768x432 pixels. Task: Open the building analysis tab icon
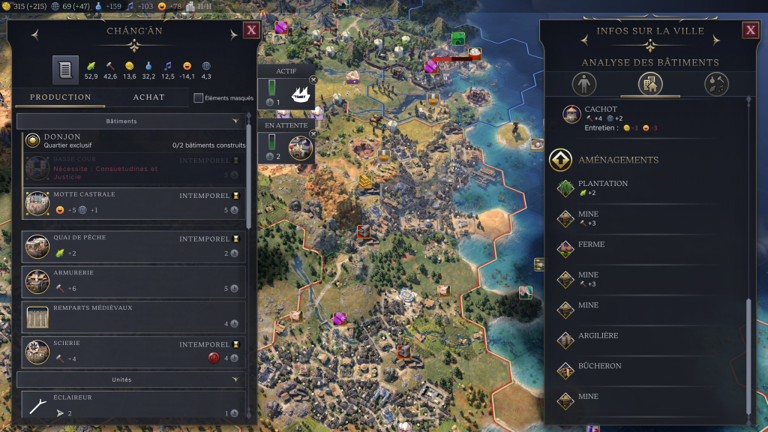(x=650, y=84)
